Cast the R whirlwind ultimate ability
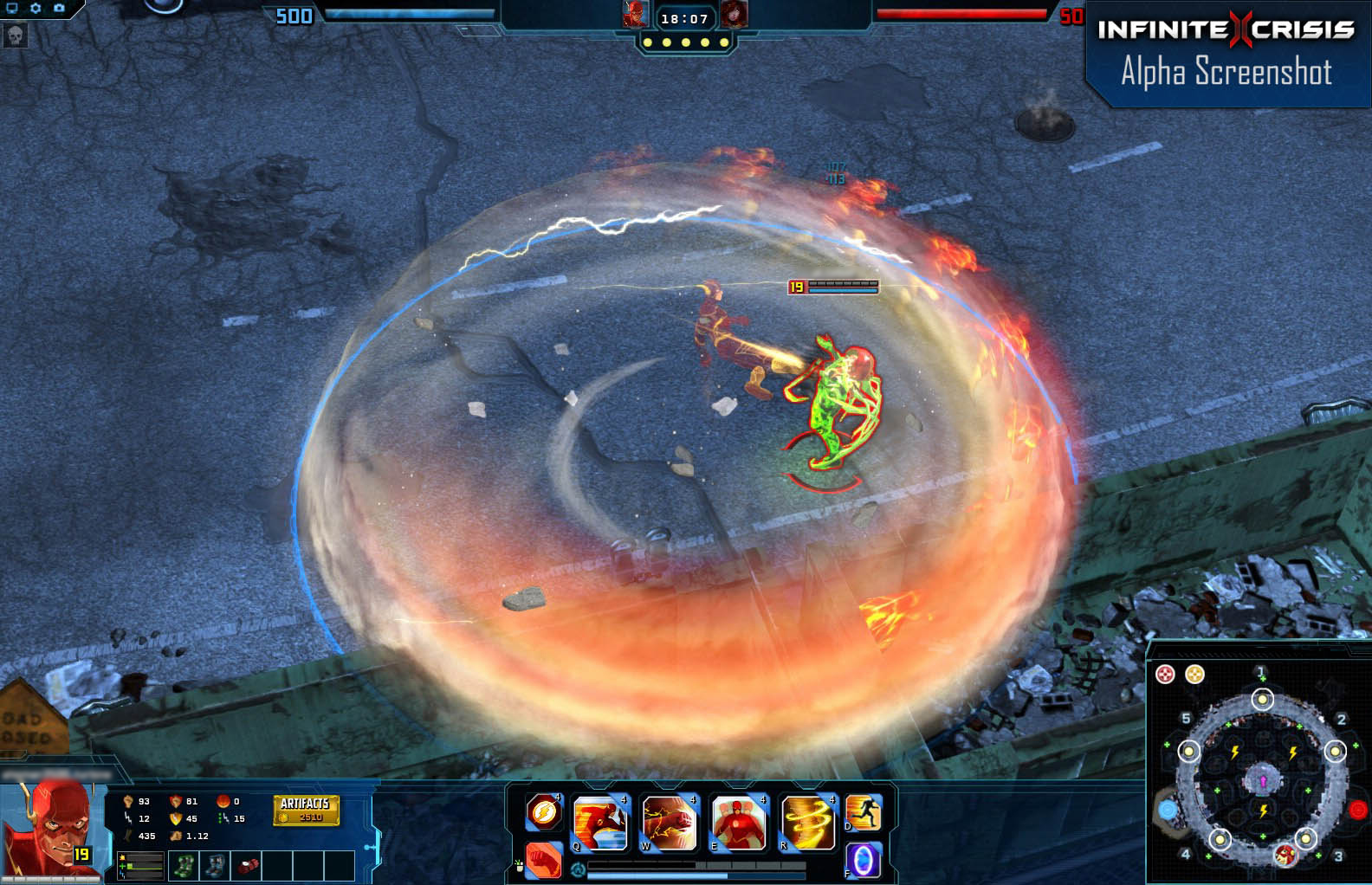Viewport: 1372px width, 885px height. (808, 824)
